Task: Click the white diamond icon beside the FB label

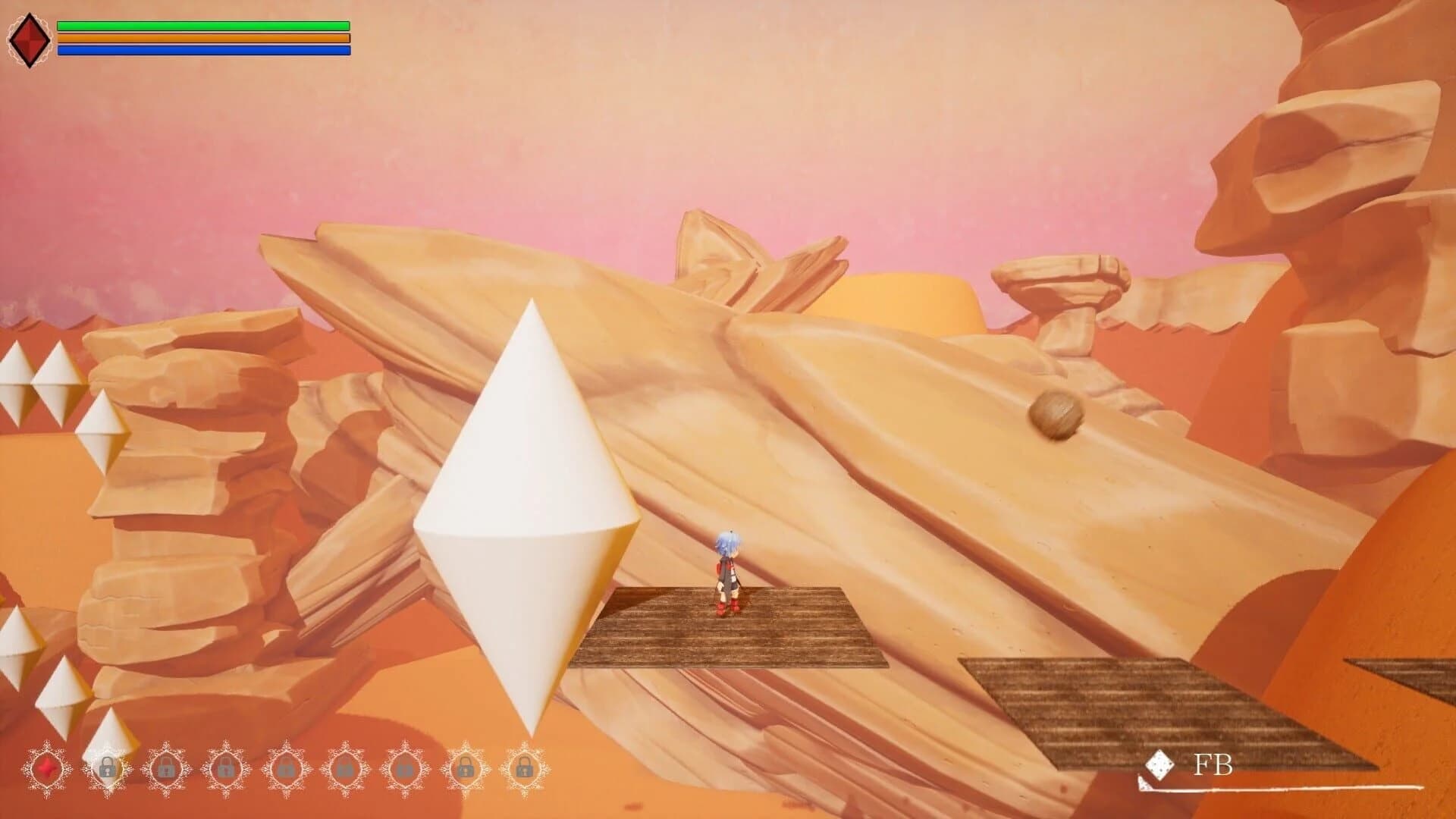Action: (x=1159, y=766)
